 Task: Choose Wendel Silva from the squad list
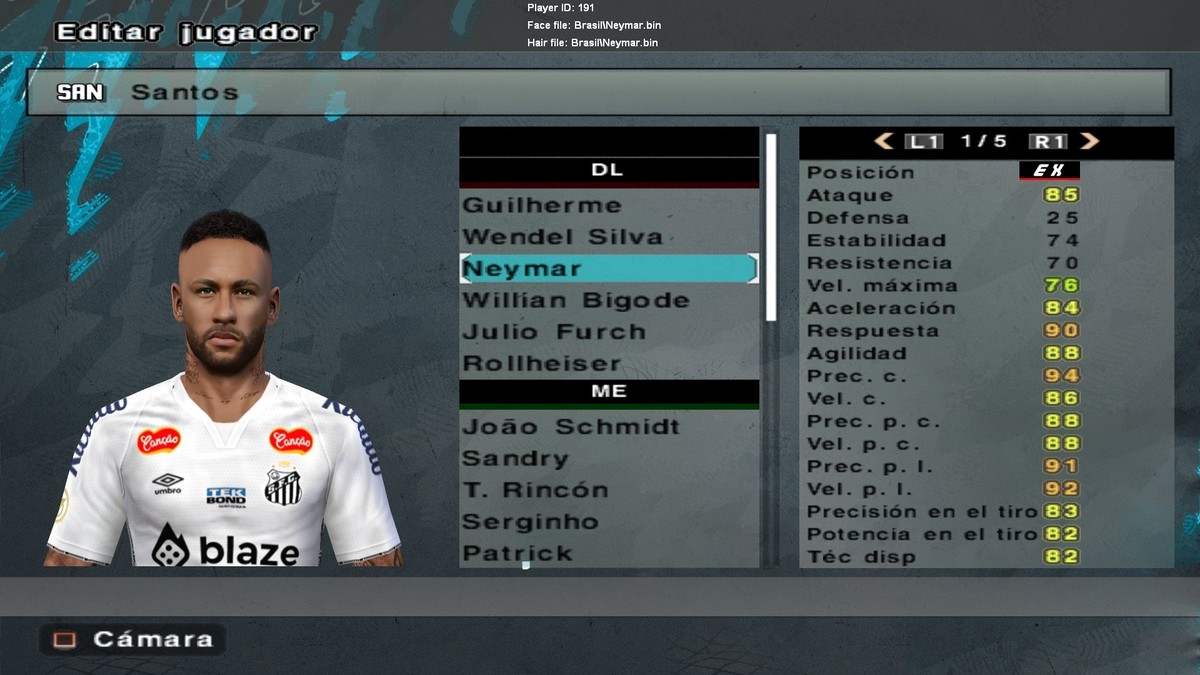click(562, 237)
